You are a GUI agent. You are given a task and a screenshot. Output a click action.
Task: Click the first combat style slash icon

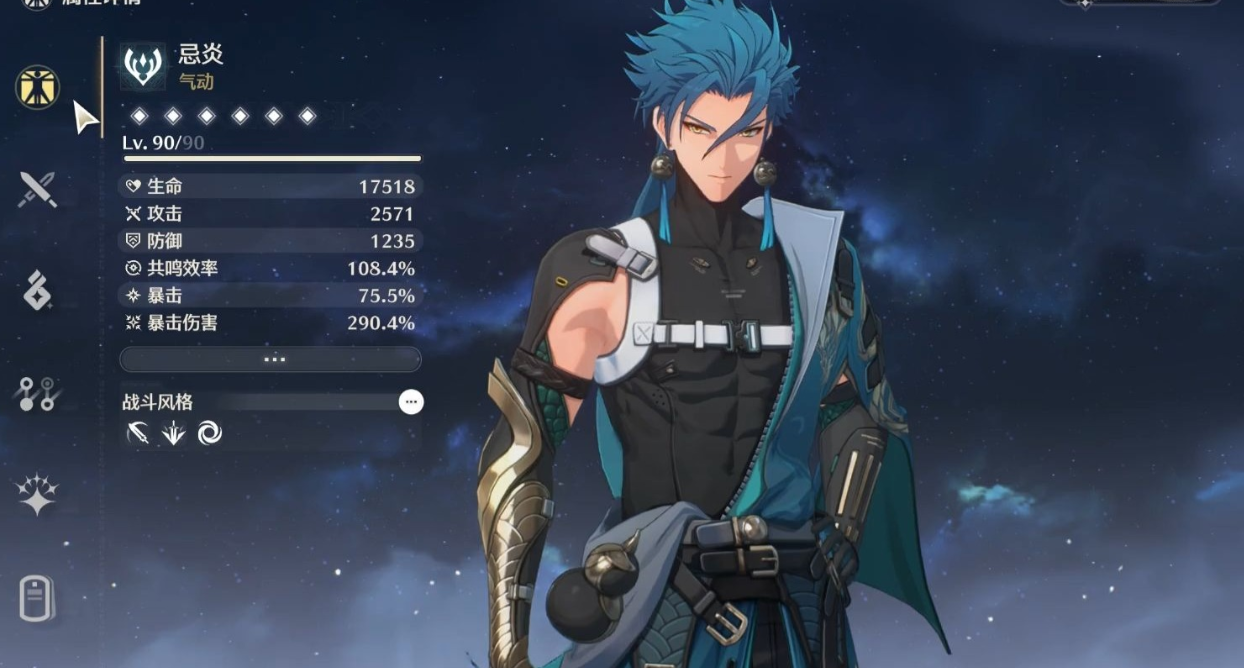tap(138, 433)
